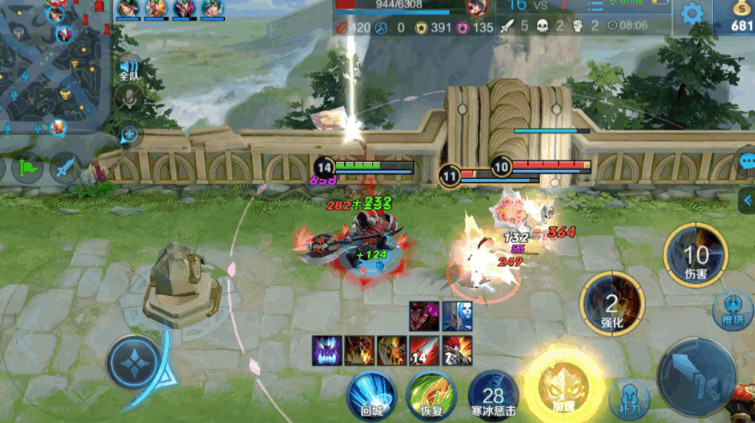Tap the sword basic attack button

coord(700,372)
